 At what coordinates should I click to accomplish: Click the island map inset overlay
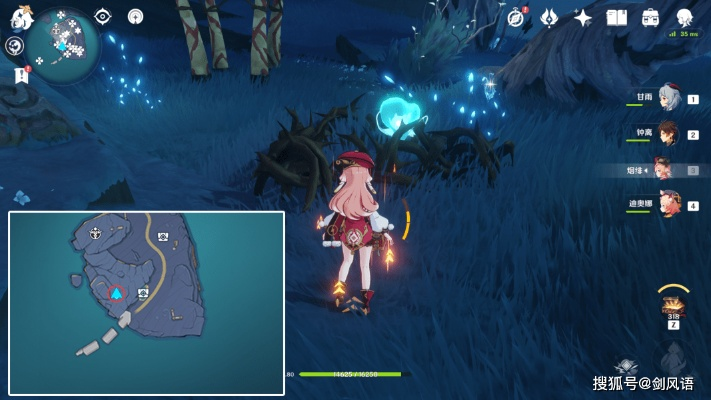click(146, 303)
